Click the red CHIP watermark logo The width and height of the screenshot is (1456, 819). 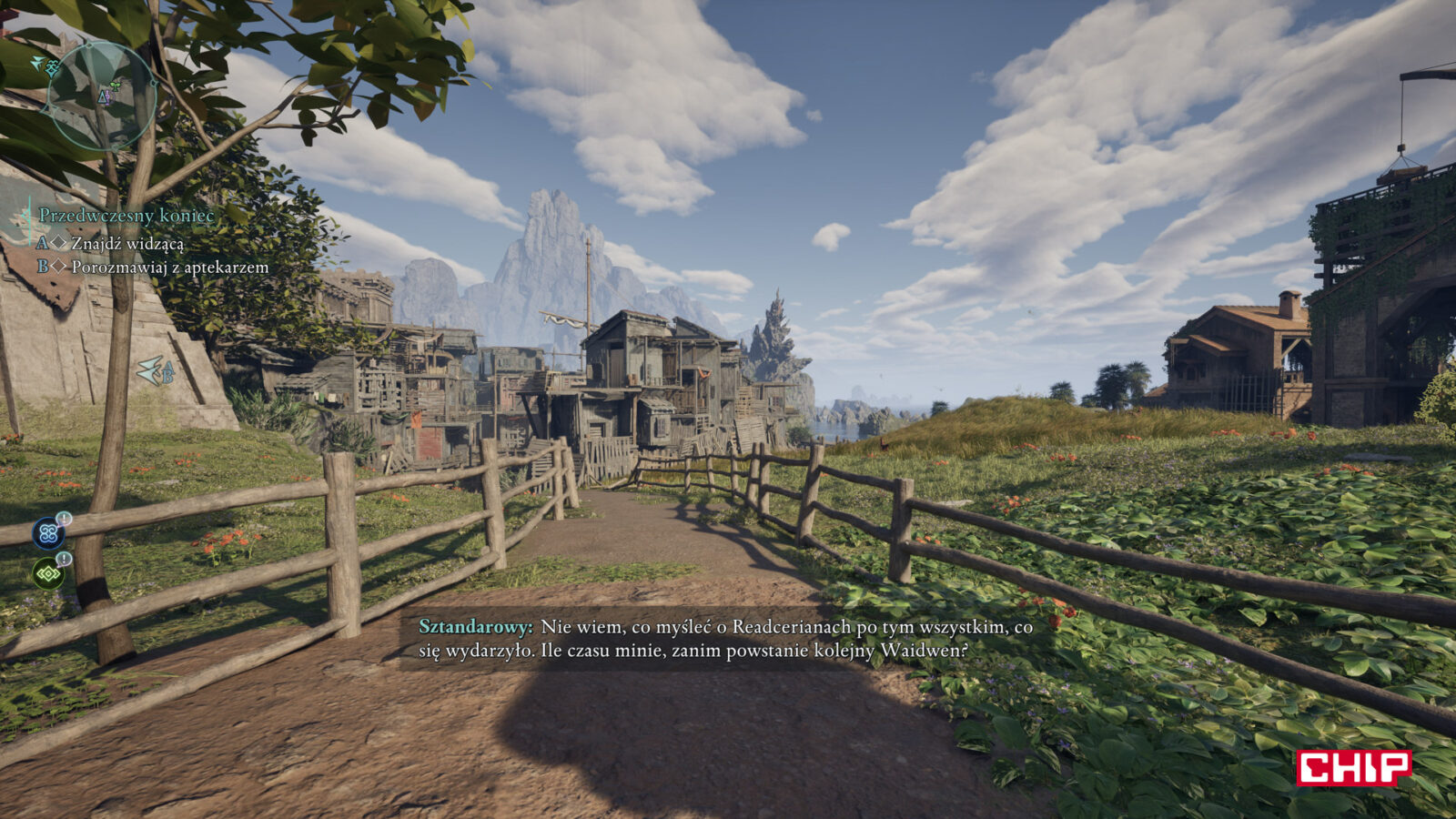tap(1353, 767)
